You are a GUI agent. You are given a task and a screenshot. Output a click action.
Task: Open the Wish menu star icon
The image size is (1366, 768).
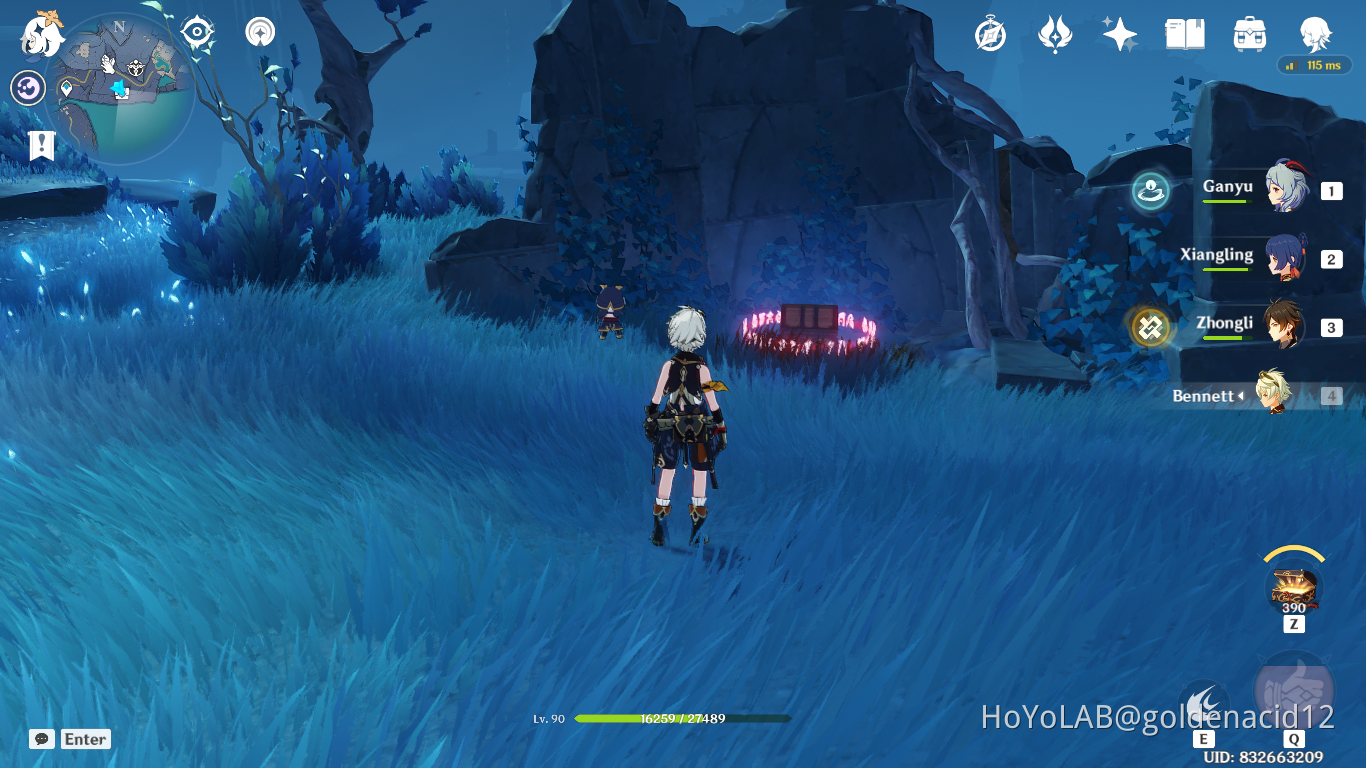(x=1119, y=33)
